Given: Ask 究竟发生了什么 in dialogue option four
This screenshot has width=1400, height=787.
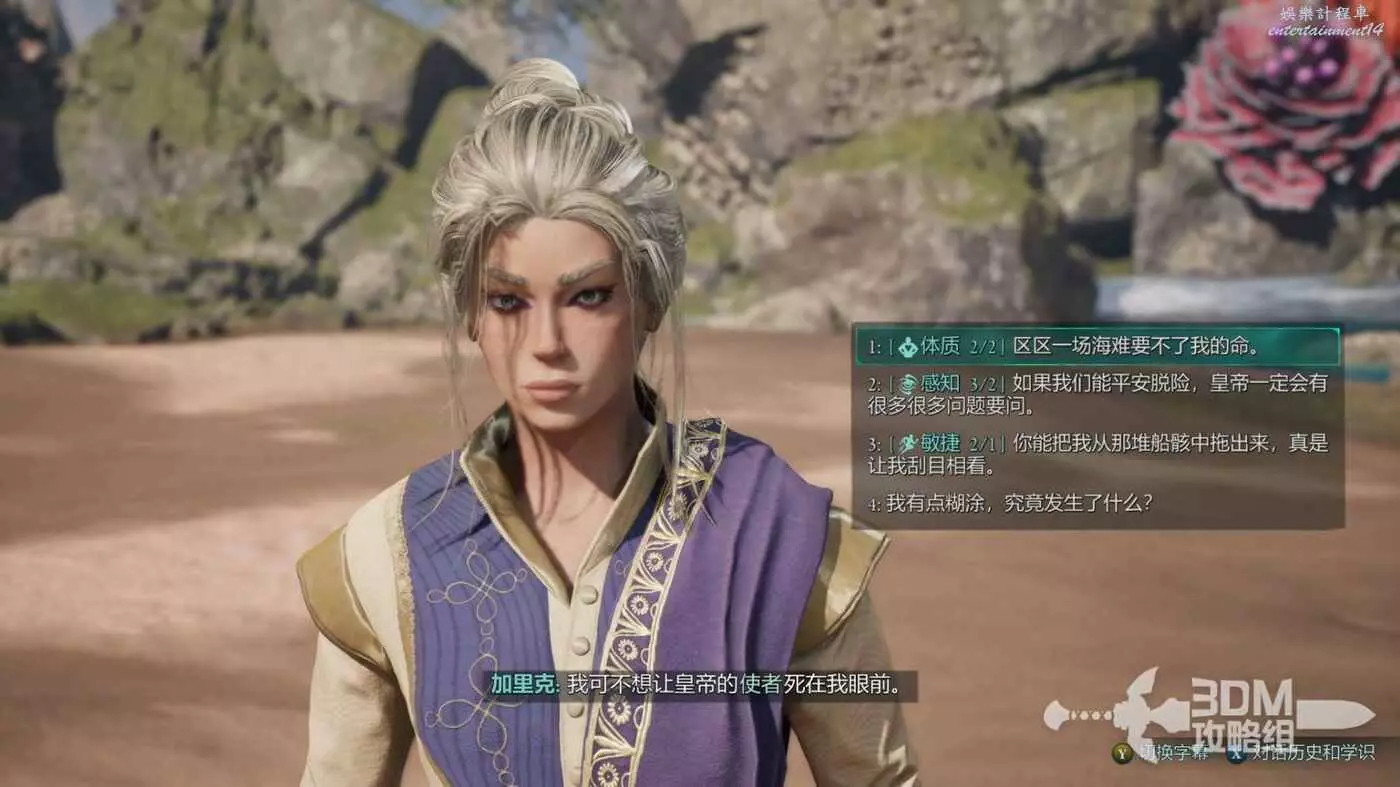Looking at the screenshot, I should 1010,504.
